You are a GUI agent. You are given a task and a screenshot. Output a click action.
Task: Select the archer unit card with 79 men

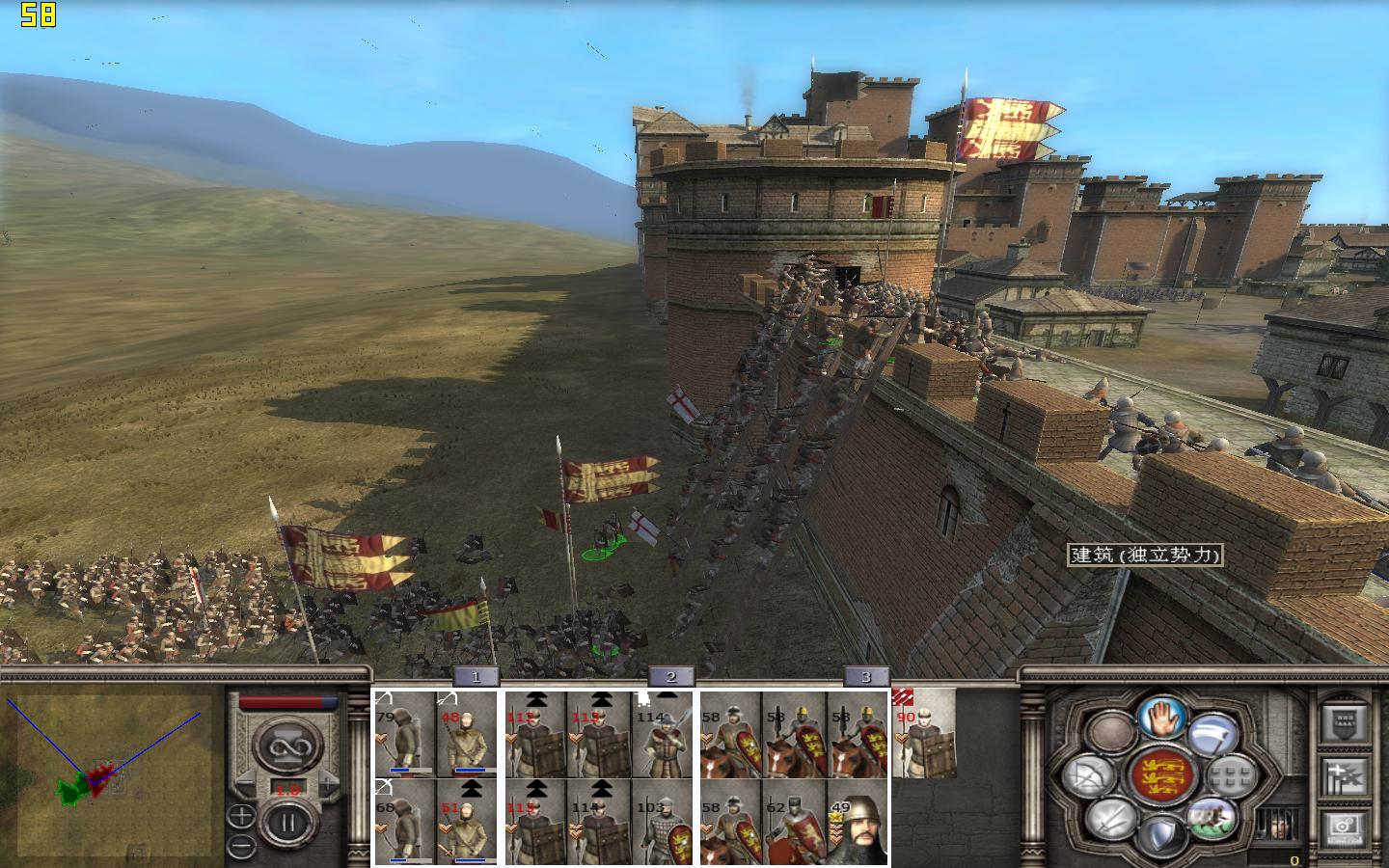pos(405,735)
